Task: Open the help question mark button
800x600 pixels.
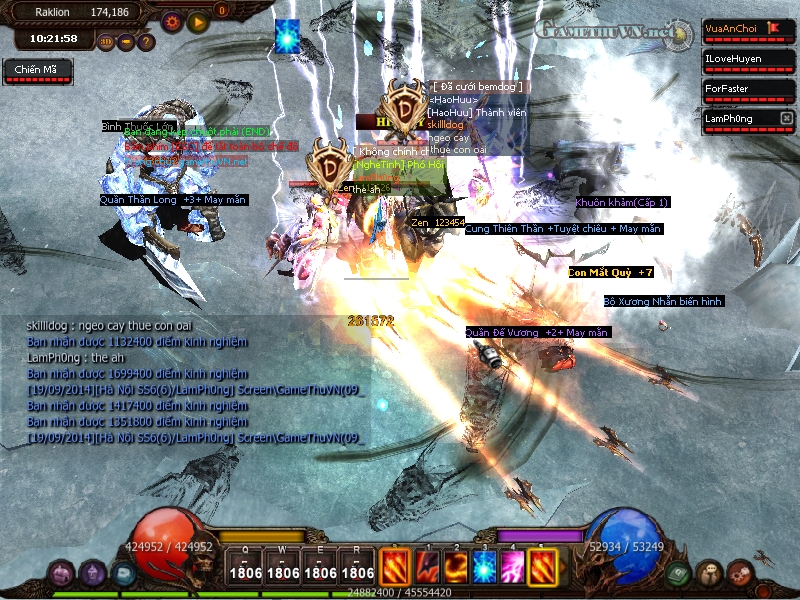Action: coord(146,42)
